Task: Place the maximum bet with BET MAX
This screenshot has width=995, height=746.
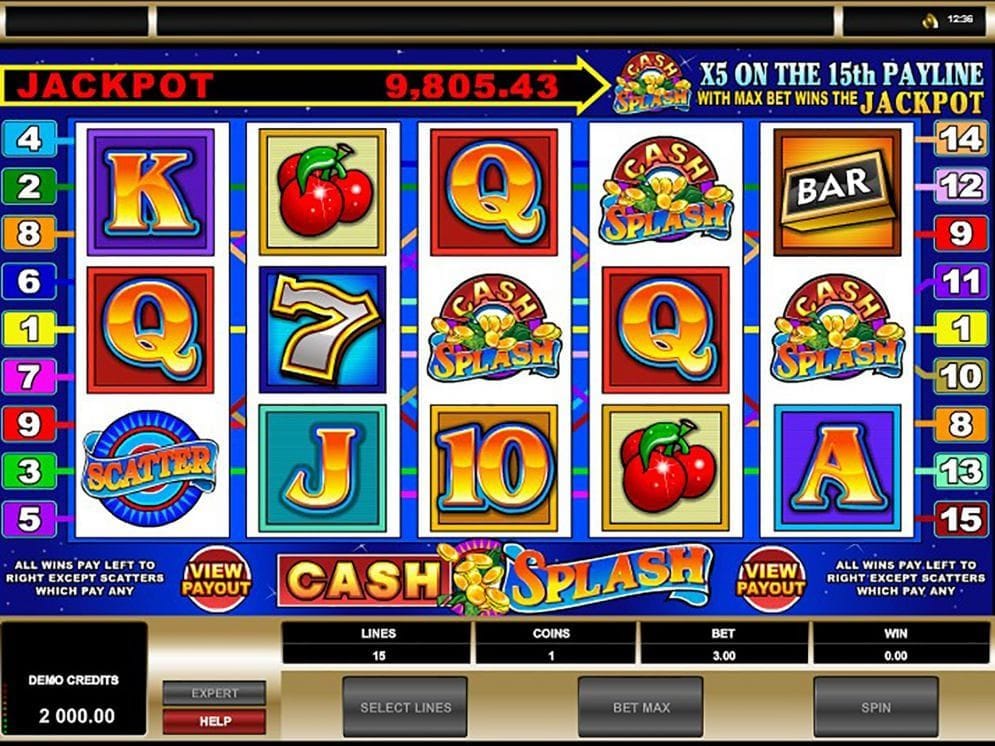Action: pos(640,707)
